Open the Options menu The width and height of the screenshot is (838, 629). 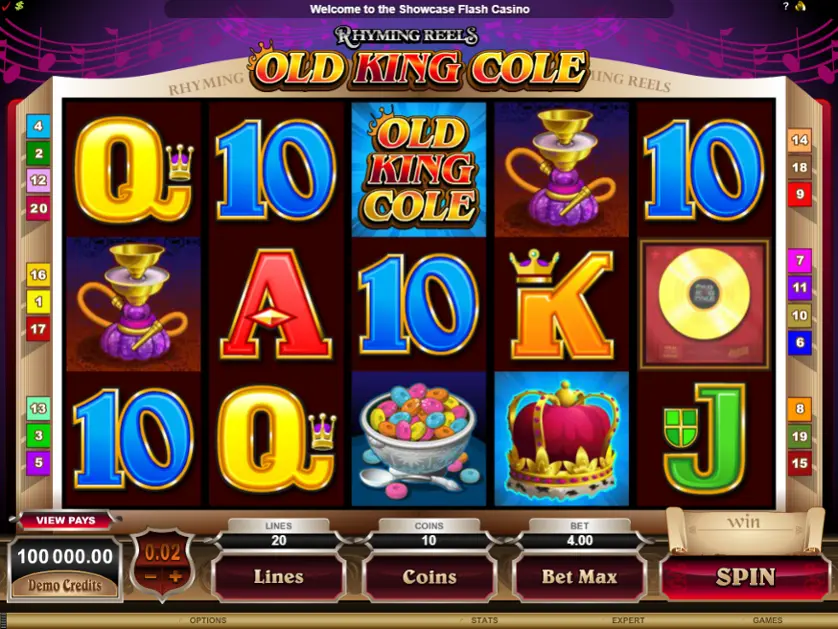208,621
